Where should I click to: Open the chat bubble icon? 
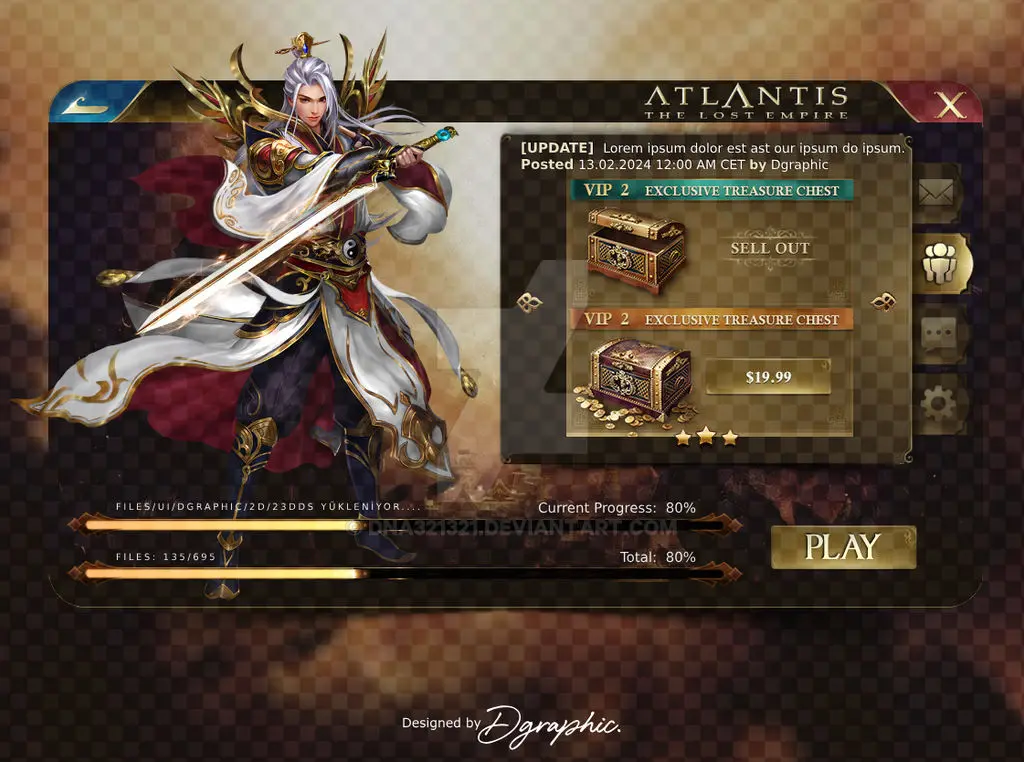[938, 333]
